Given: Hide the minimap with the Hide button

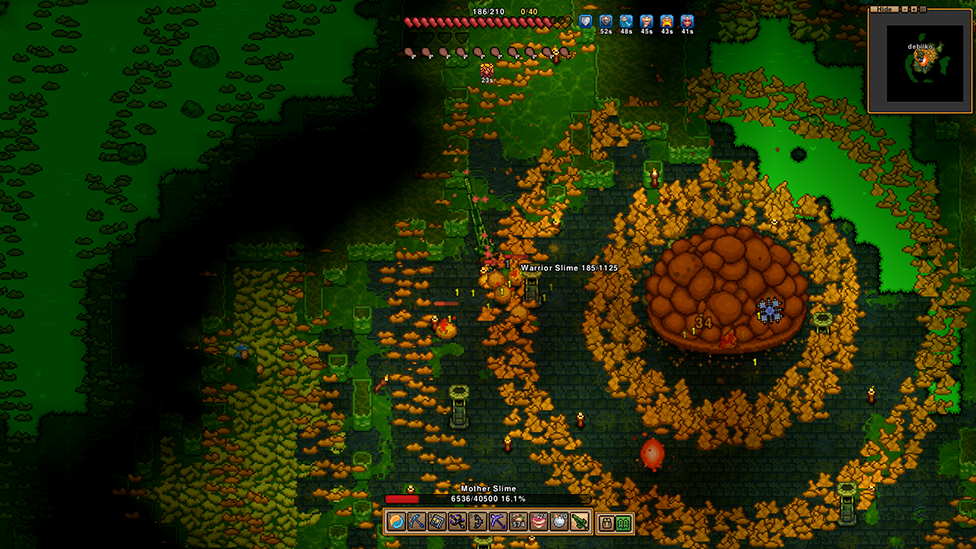Looking at the screenshot, I should [x=883, y=8].
